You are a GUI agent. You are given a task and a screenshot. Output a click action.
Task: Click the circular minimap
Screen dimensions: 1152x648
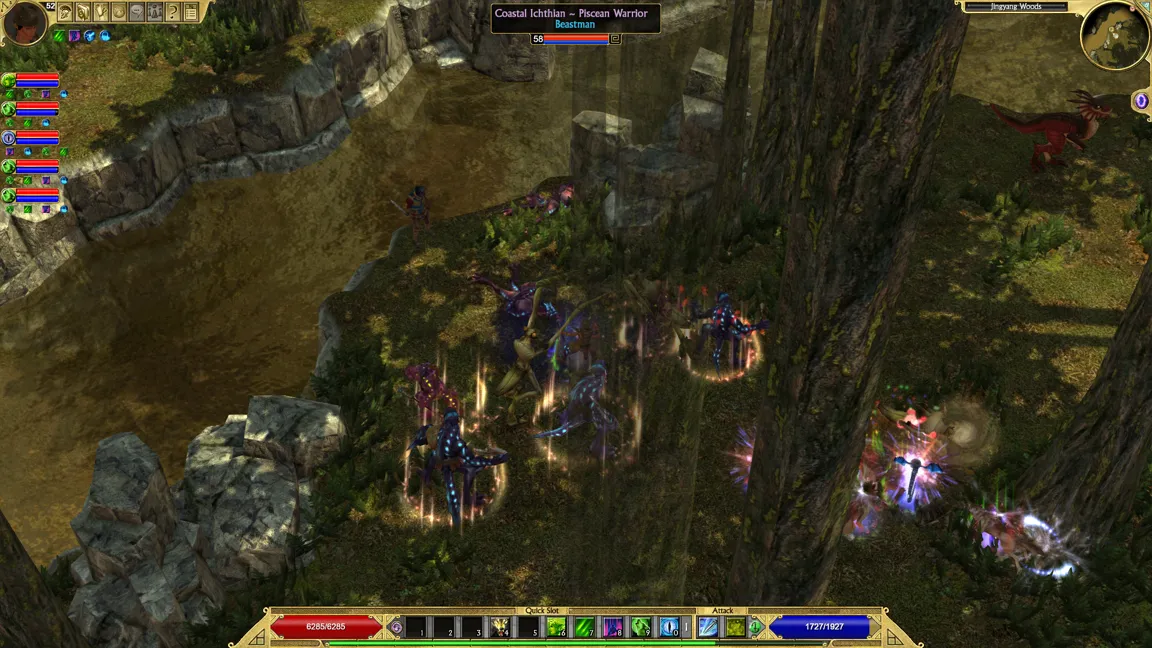click(1114, 35)
